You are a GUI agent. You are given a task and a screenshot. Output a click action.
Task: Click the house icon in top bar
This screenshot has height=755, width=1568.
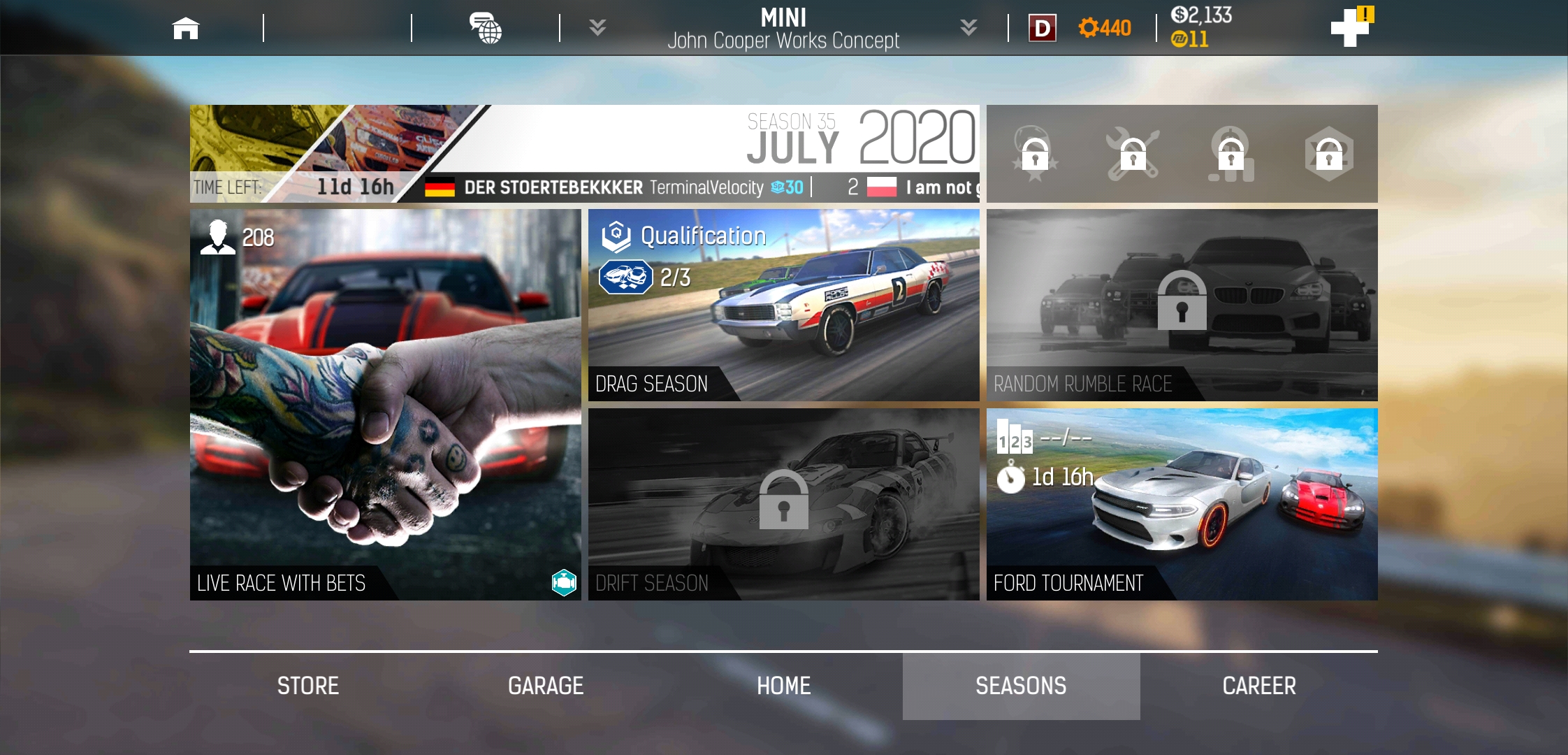[x=186, y=28]
